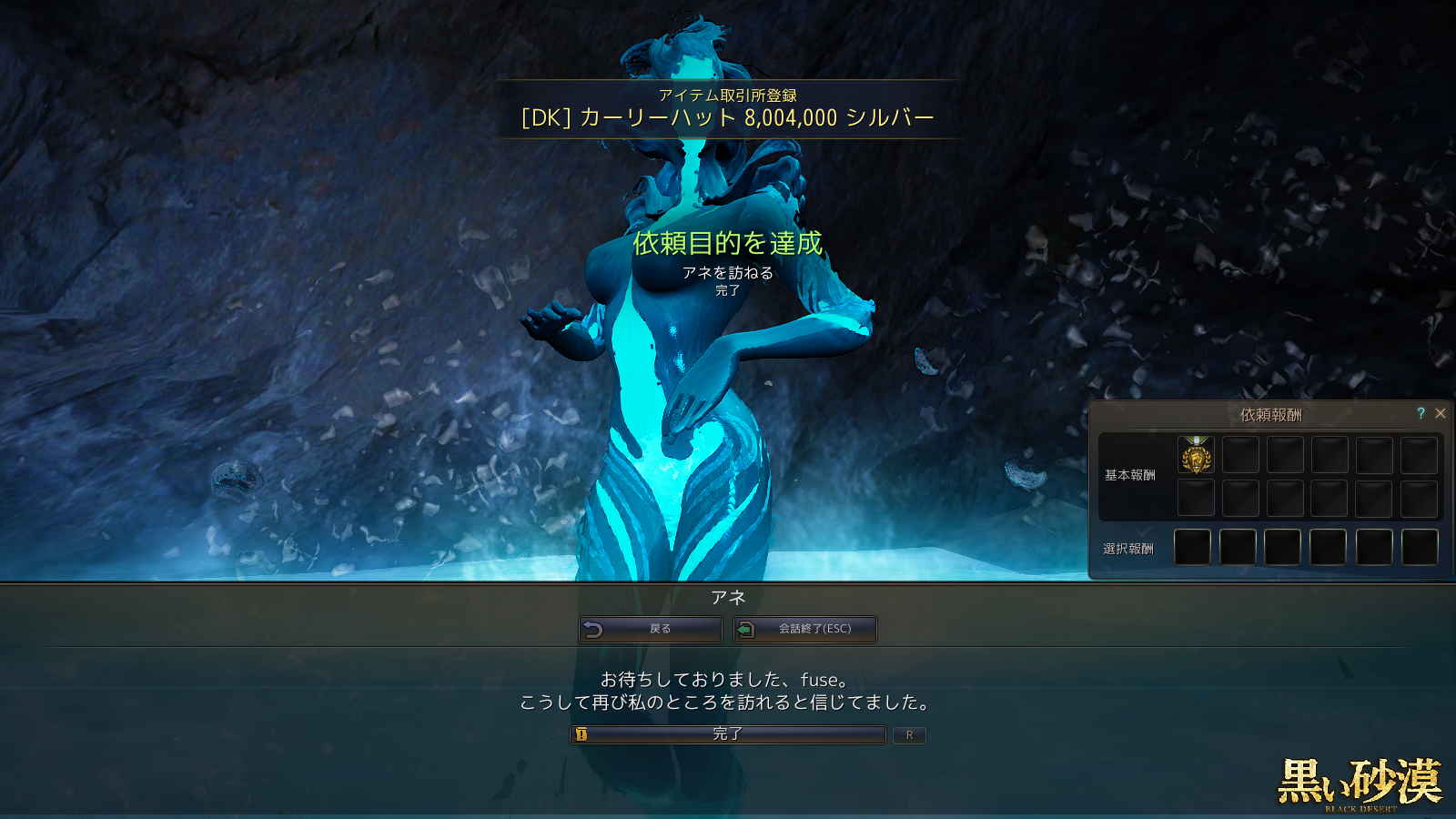1456x819 pixels.
Task: Close the 依頼報酬 reward panel
Action: point(1441,413)
